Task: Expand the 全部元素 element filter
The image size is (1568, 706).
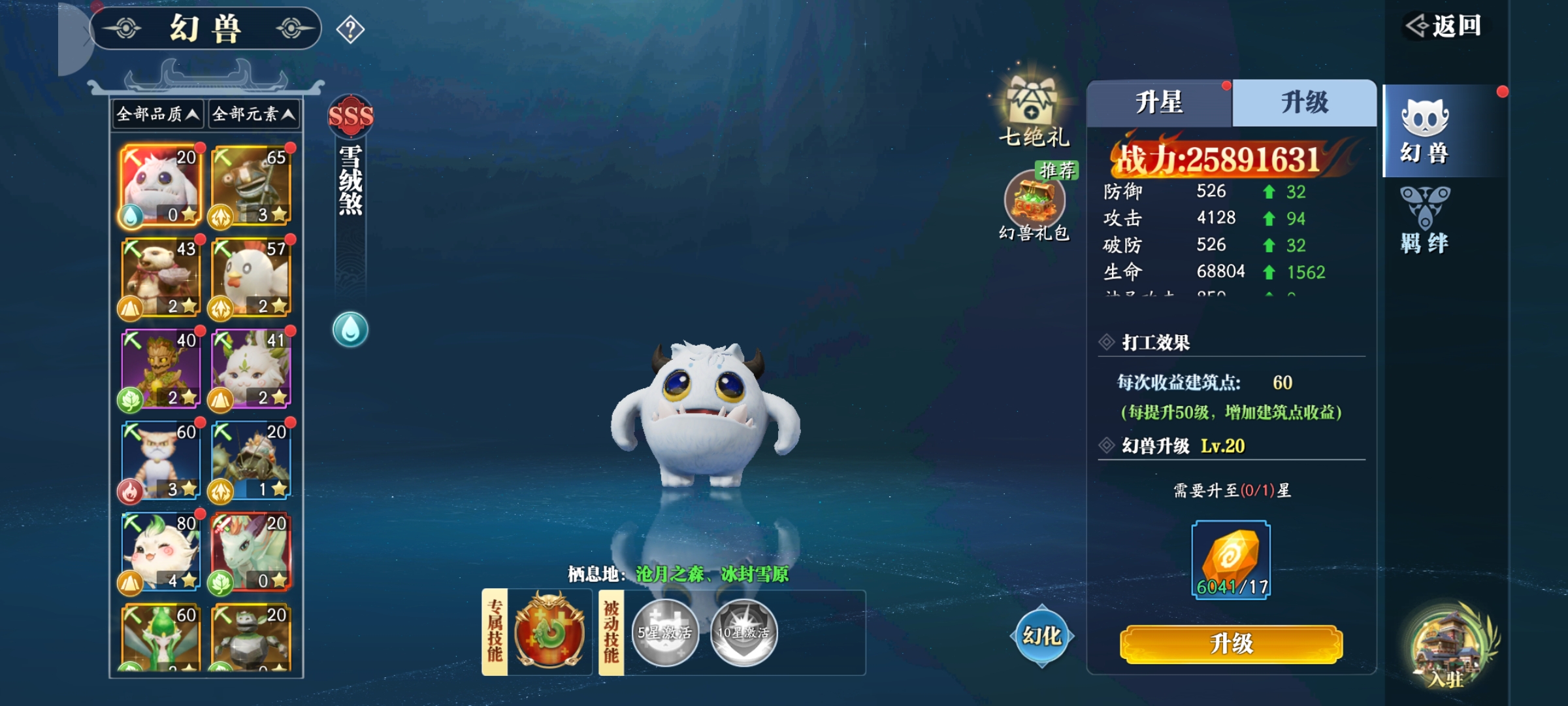Action: (253, 114)
